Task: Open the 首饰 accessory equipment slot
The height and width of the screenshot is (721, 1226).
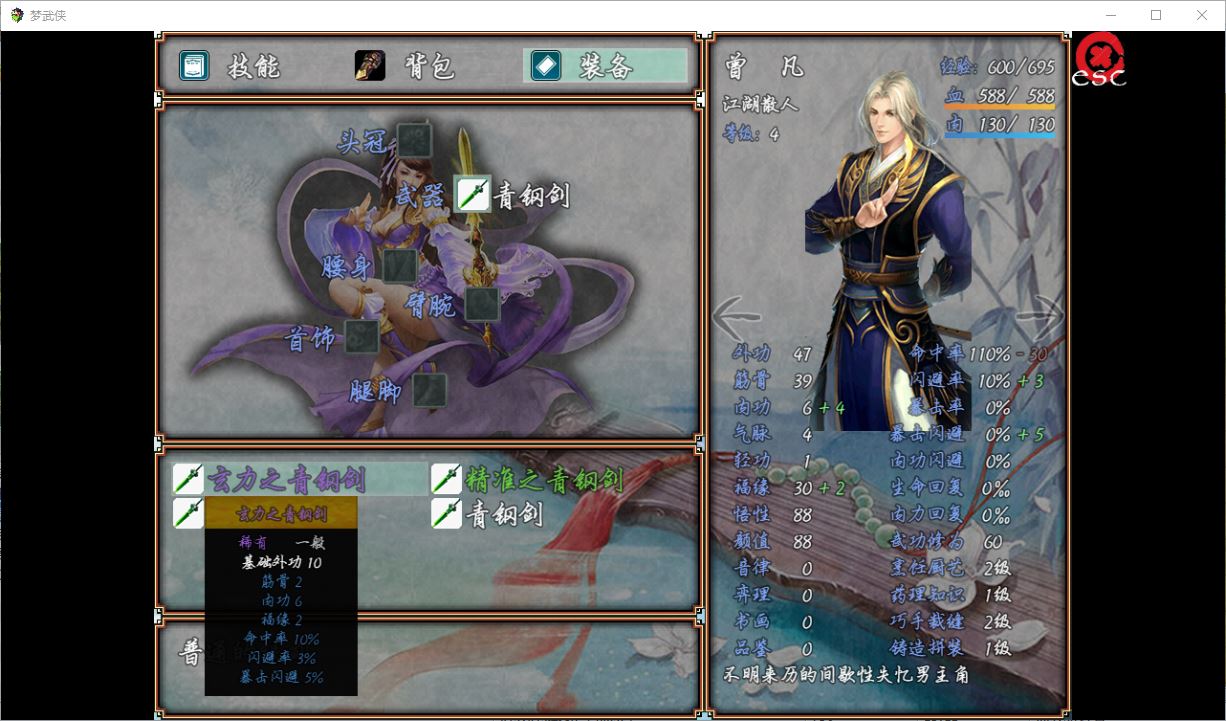Action: [x=361, y=337]
